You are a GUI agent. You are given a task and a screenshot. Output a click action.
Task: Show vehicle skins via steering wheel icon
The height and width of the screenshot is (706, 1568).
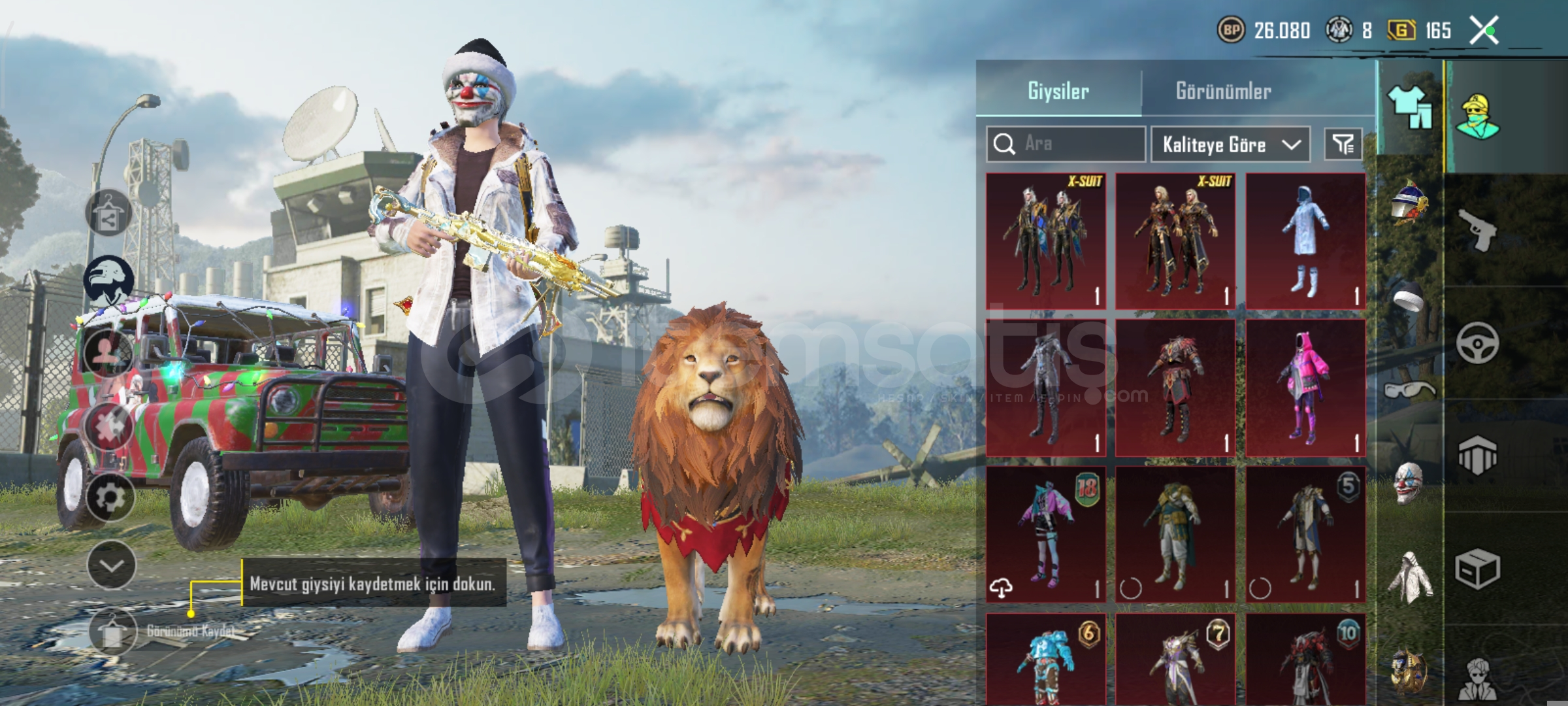pyautogui.click(x=1477, y=343)
